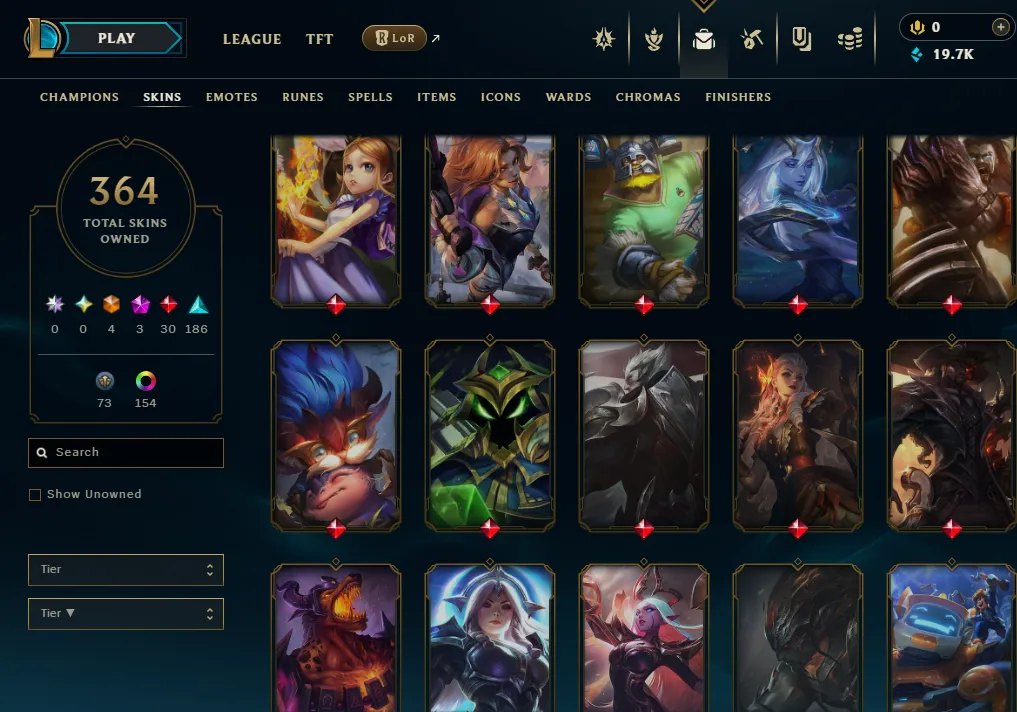The image size is (1017, 712).
Task: Select the backpack collection icon
Action: (704, 40)
